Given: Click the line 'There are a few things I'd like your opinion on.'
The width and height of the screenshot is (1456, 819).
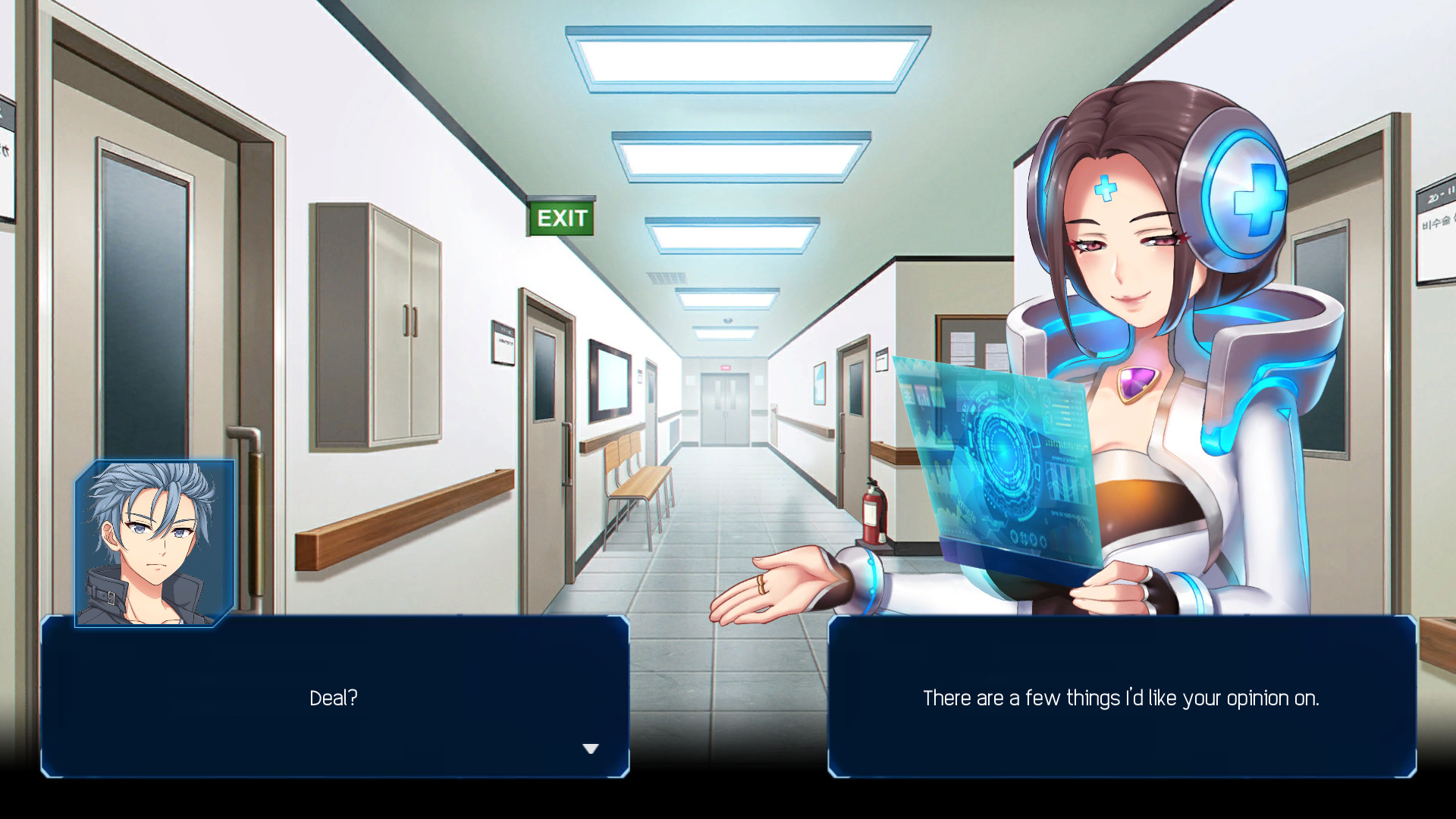Looking at the screenshot, I should point(1122,698).
